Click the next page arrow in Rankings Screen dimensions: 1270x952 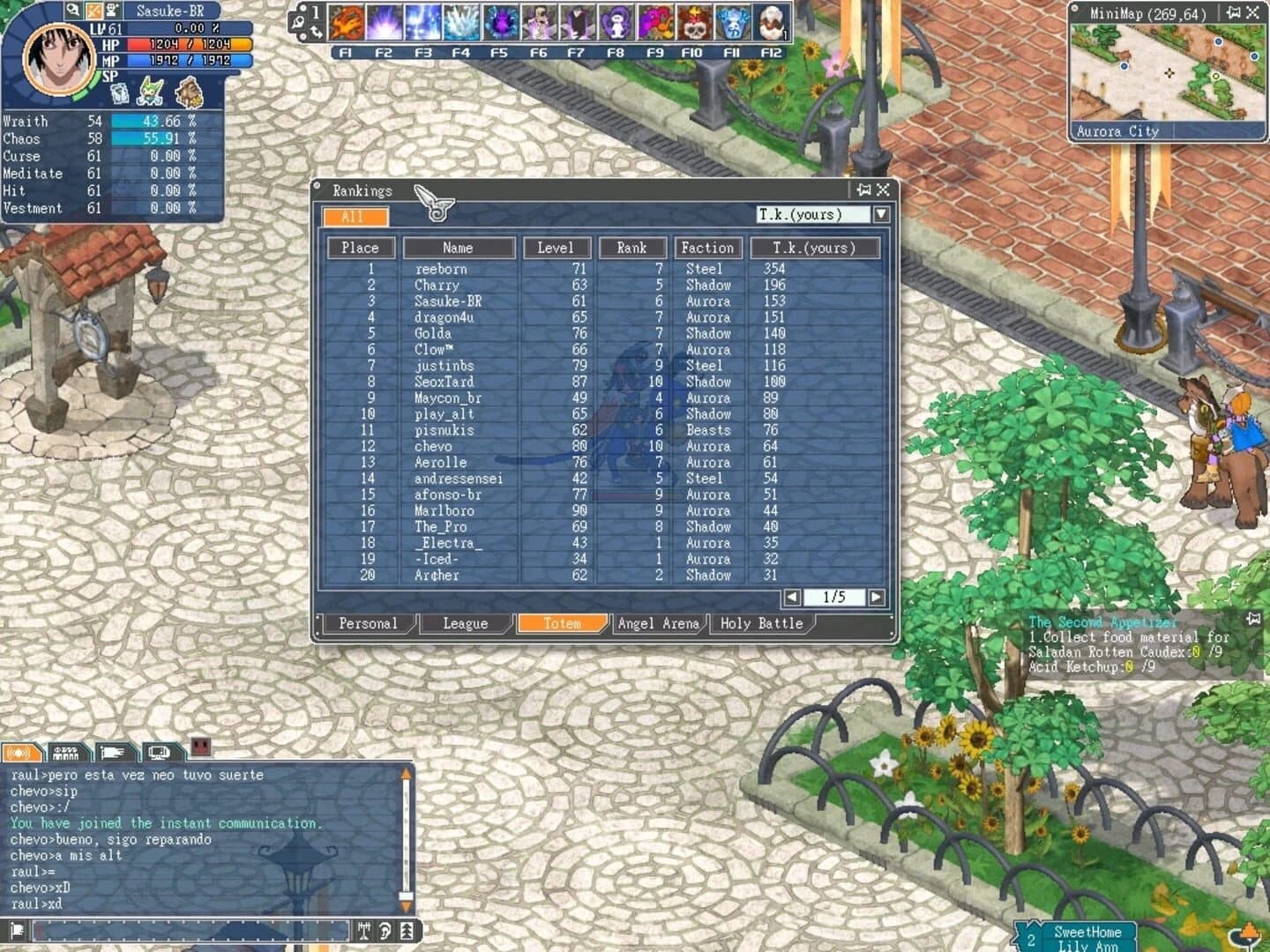pos(876,597)
